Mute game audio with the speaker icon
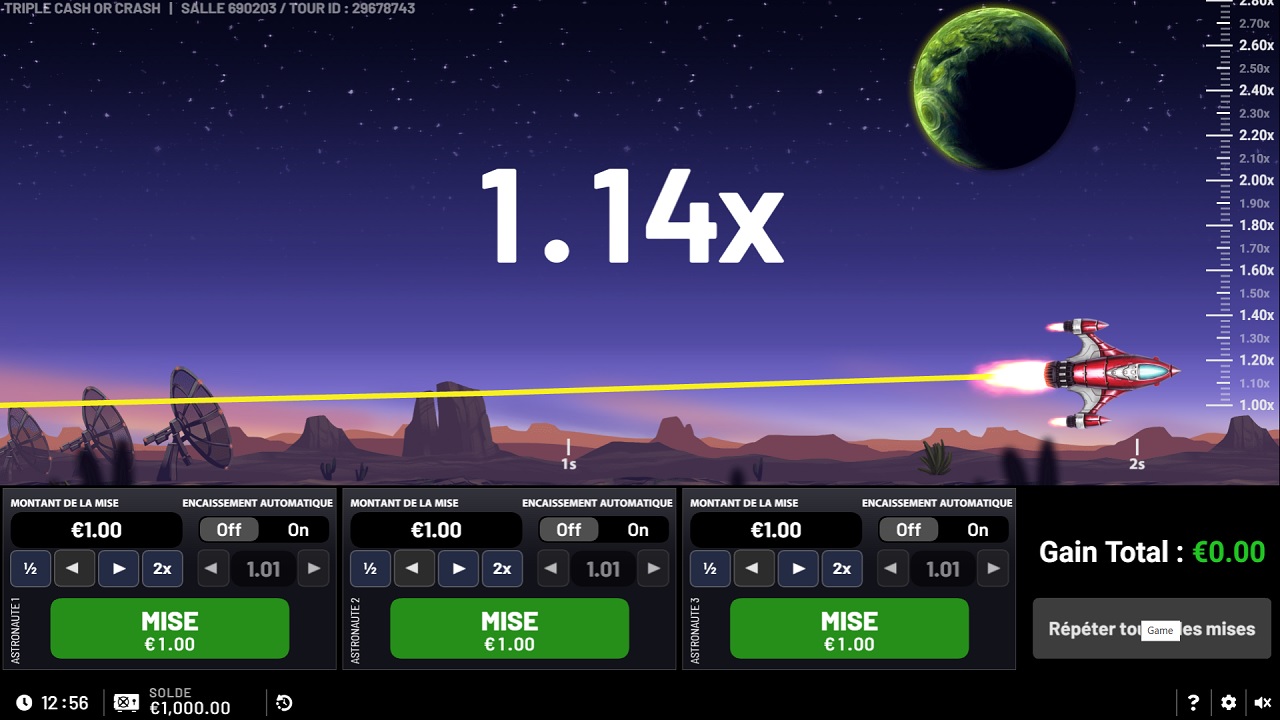The width and height of the screenshot is (1280, 720). [1262, 701]
